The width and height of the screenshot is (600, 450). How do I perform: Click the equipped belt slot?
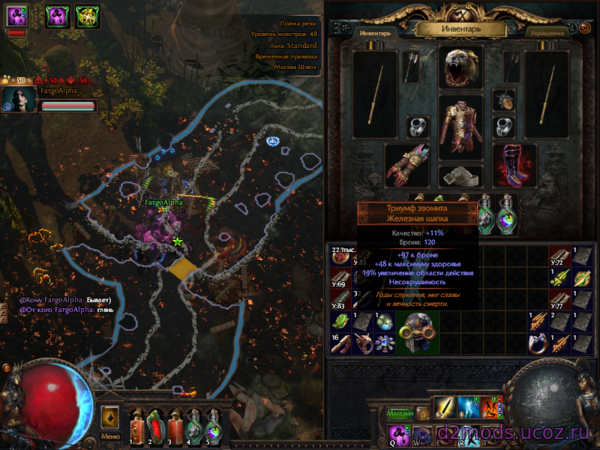pos(461,177)
